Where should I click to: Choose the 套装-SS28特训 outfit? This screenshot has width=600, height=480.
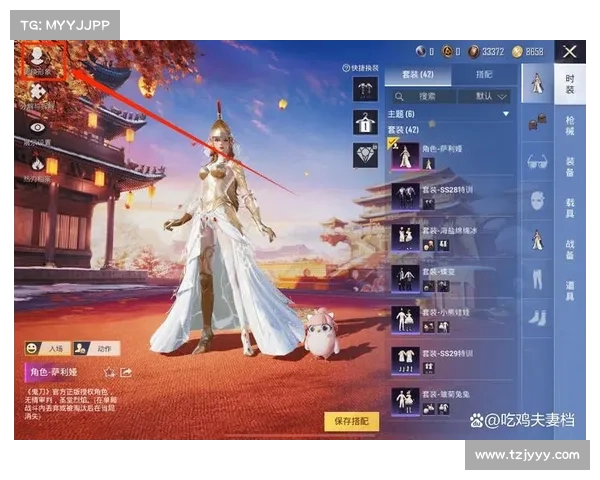click(x=453, y=195)
